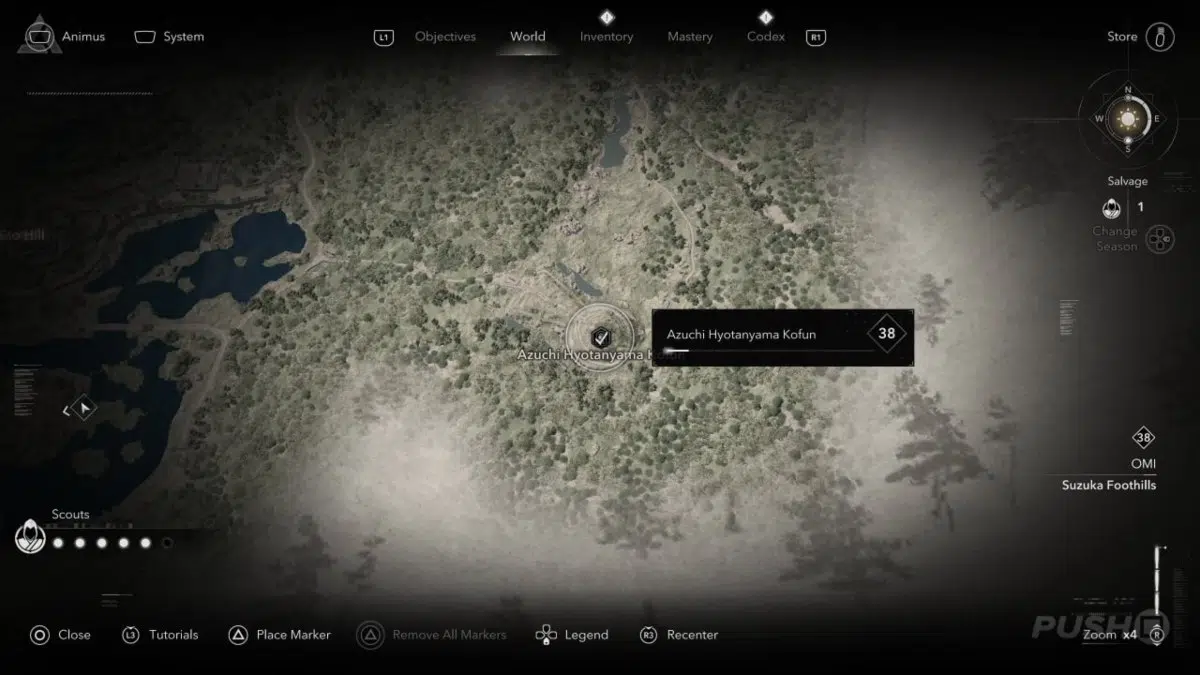Select the World tab
Screen dimensions: 1200x675
[x=527, y=37]
